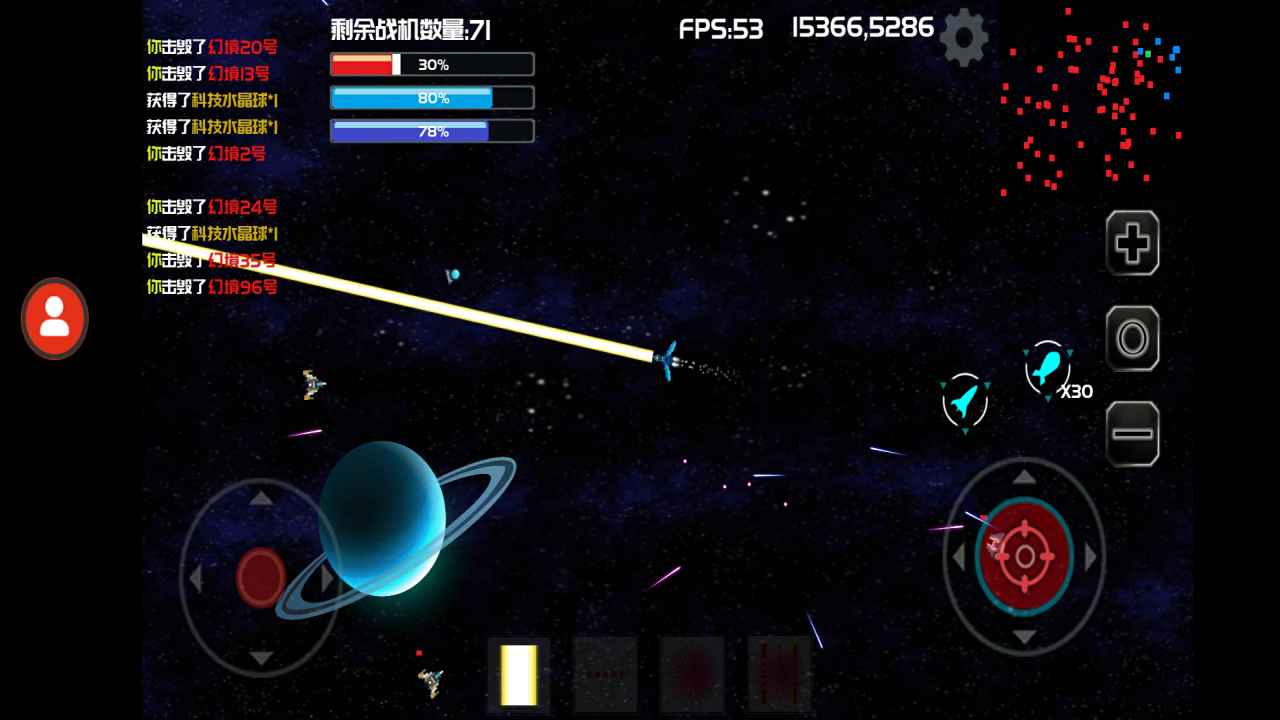
Task: Tap the settings gear icon
Action: click(963, 38)
